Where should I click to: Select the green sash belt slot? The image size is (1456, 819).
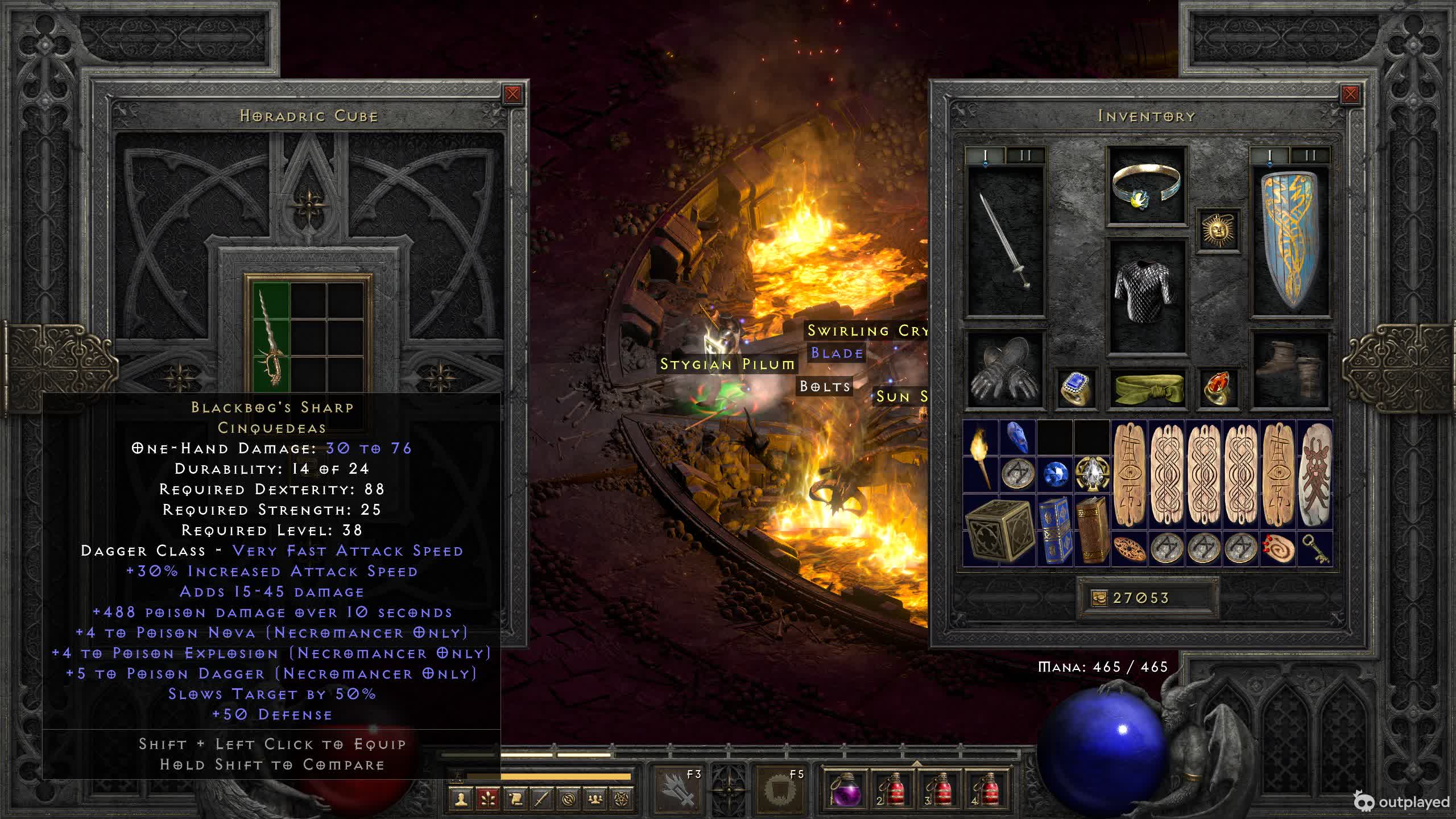1146,388
